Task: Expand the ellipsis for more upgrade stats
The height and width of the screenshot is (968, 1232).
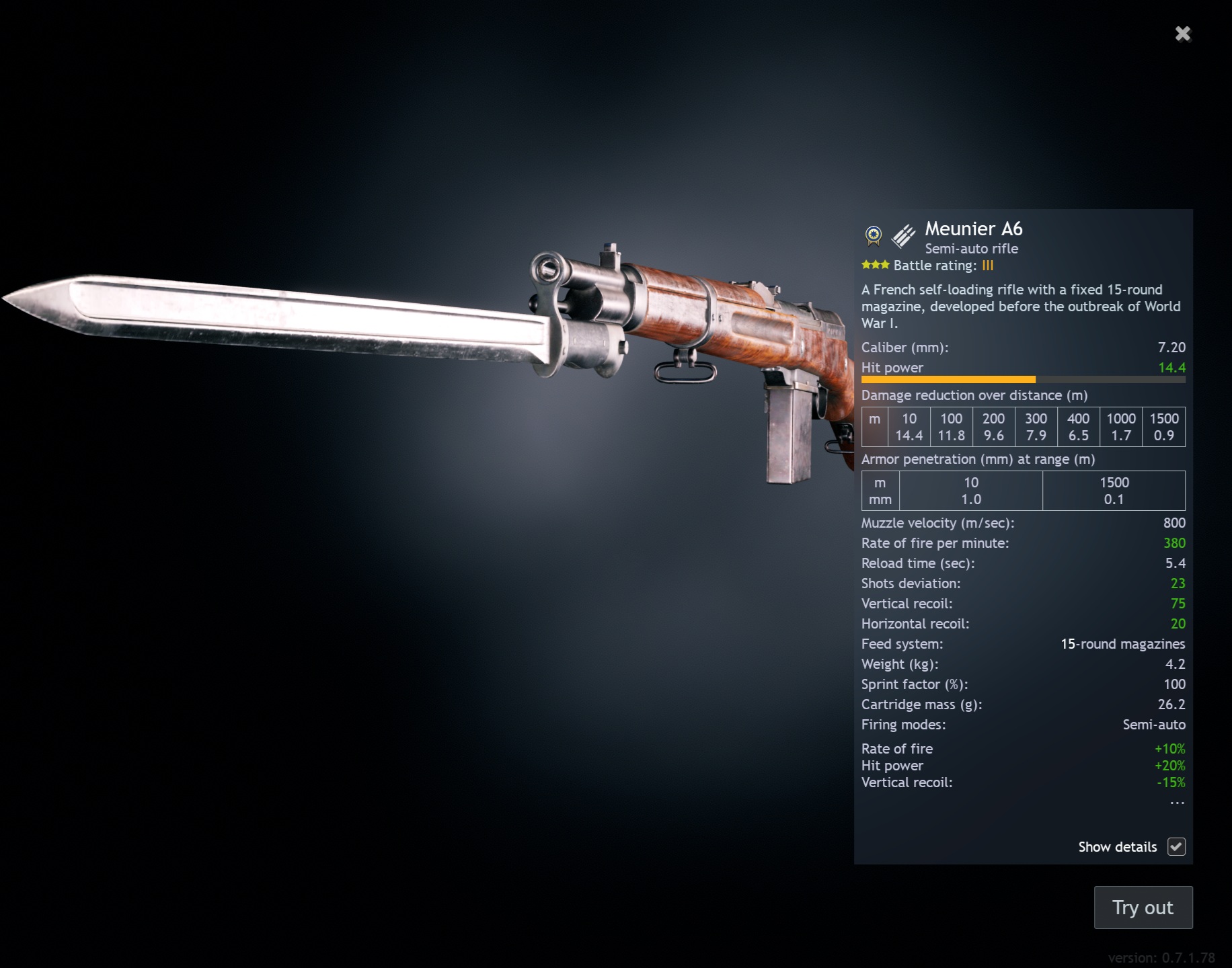Action: (x=1176, y=803)
